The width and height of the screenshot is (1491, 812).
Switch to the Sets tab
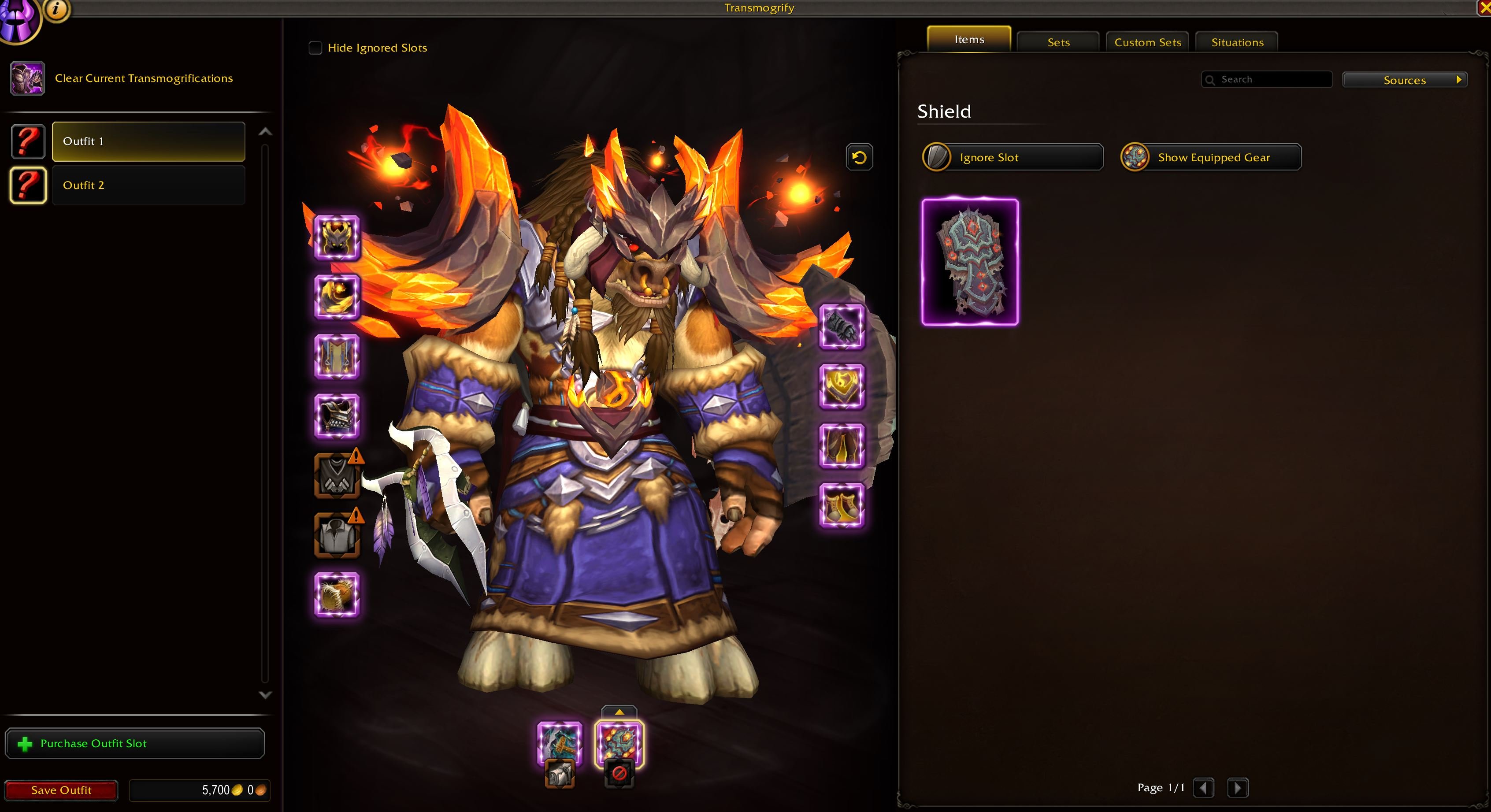pos(1058,42)
